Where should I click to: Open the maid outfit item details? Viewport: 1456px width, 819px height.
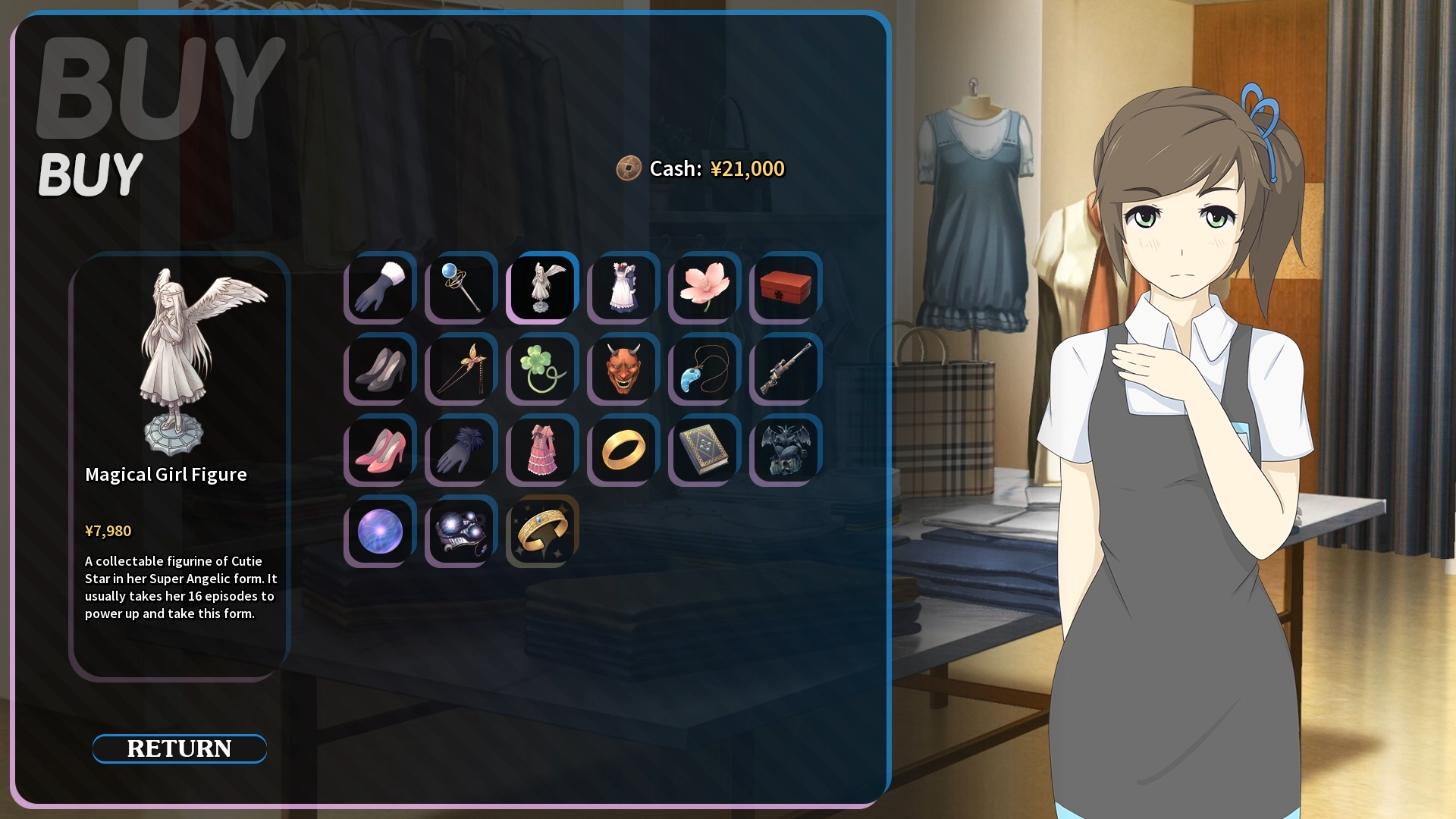(622, 288)
